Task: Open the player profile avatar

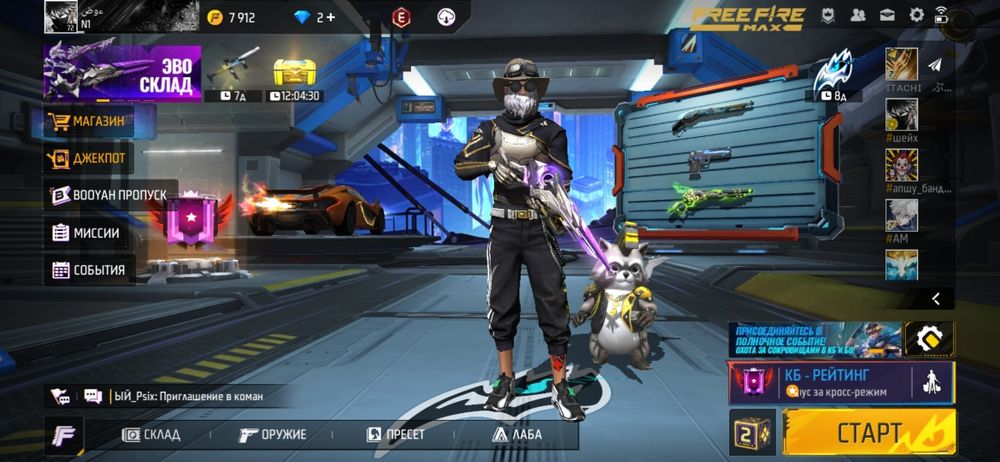Action: pos(60,17)
